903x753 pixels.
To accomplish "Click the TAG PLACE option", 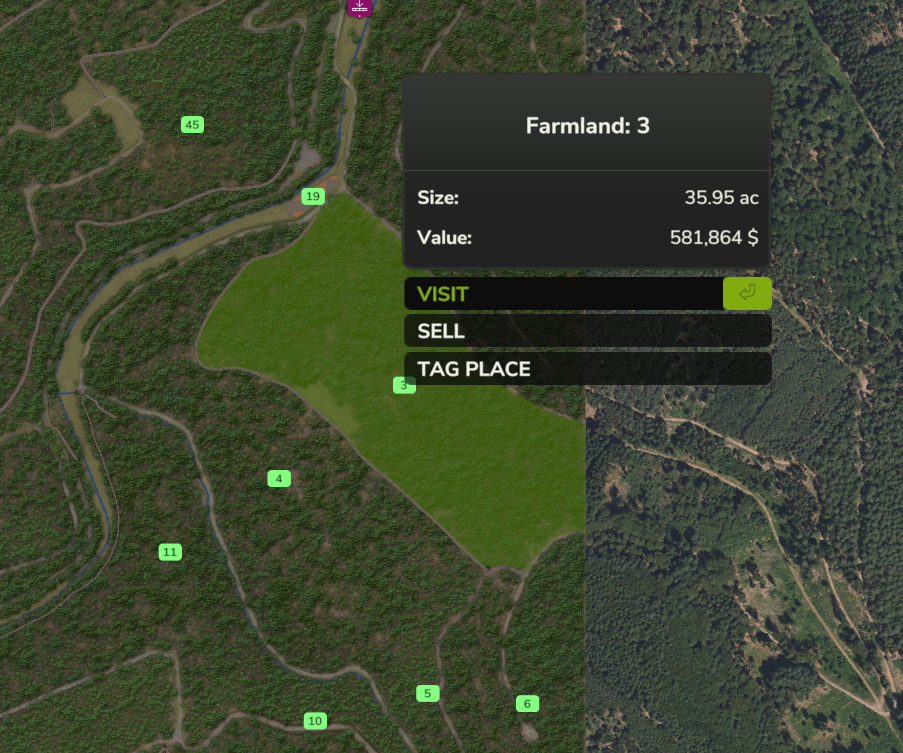I will pyautogui.click(x=587, y=369).
